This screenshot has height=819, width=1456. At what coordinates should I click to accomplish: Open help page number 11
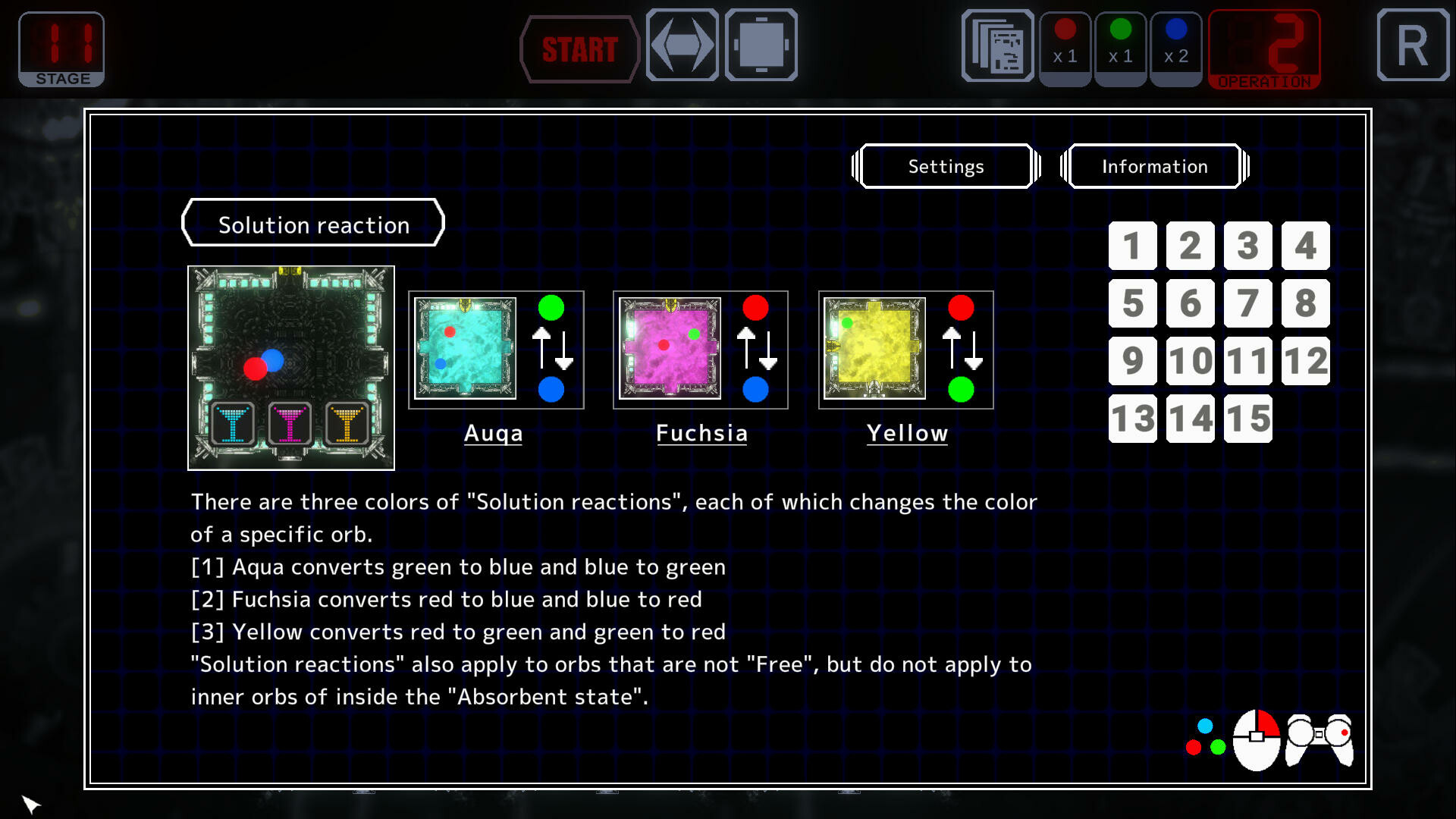click(1247, 361)
